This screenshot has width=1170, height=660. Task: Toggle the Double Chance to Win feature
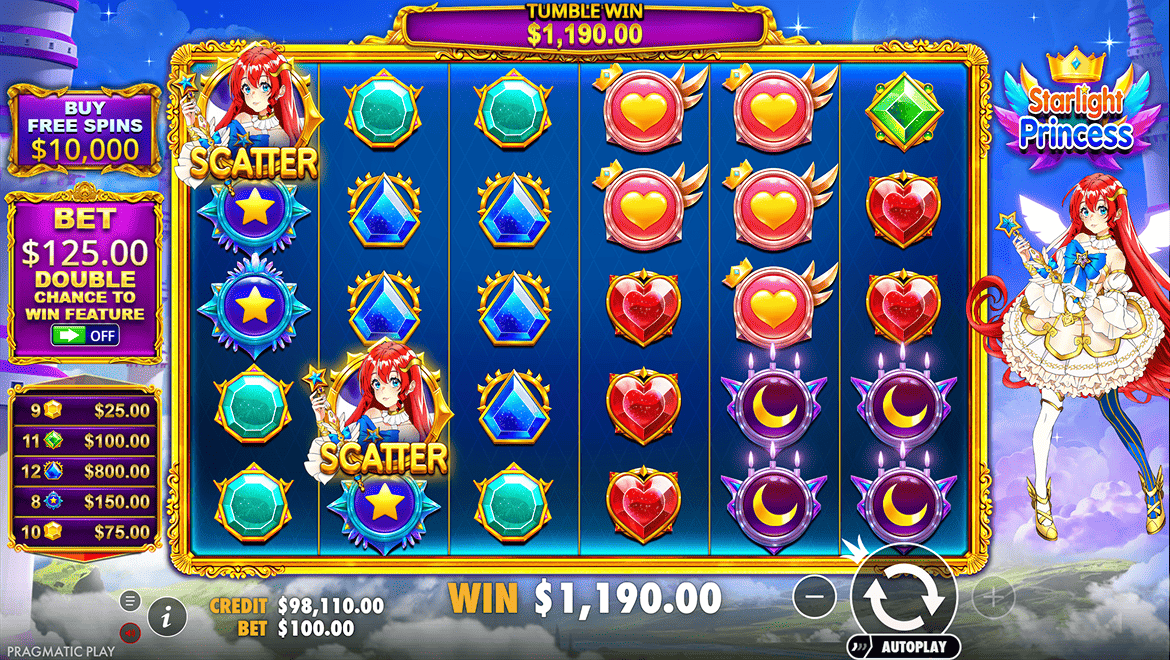click(x=86, y=336)
